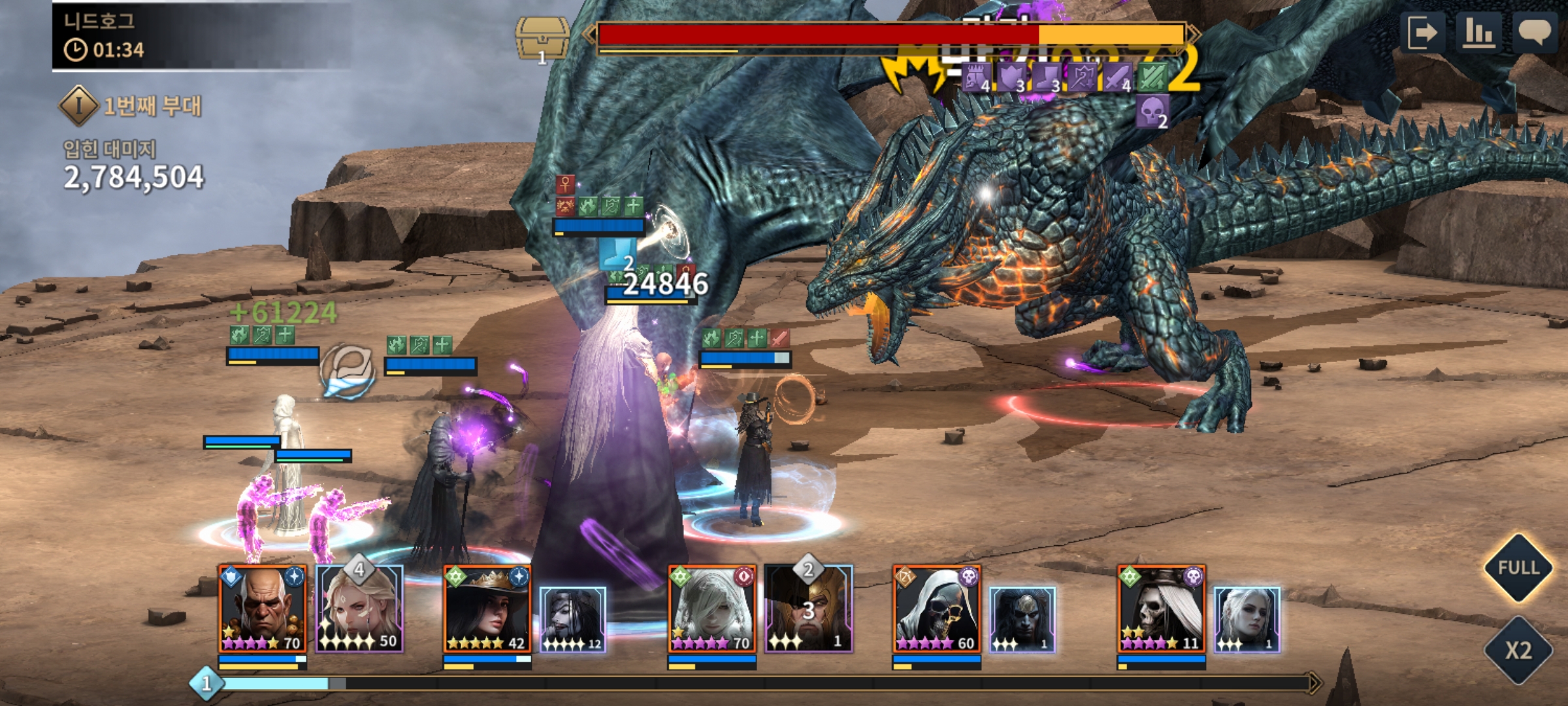Select the crowned dark-haired queen portrait
1568x706 pixels.
point(487,609)
